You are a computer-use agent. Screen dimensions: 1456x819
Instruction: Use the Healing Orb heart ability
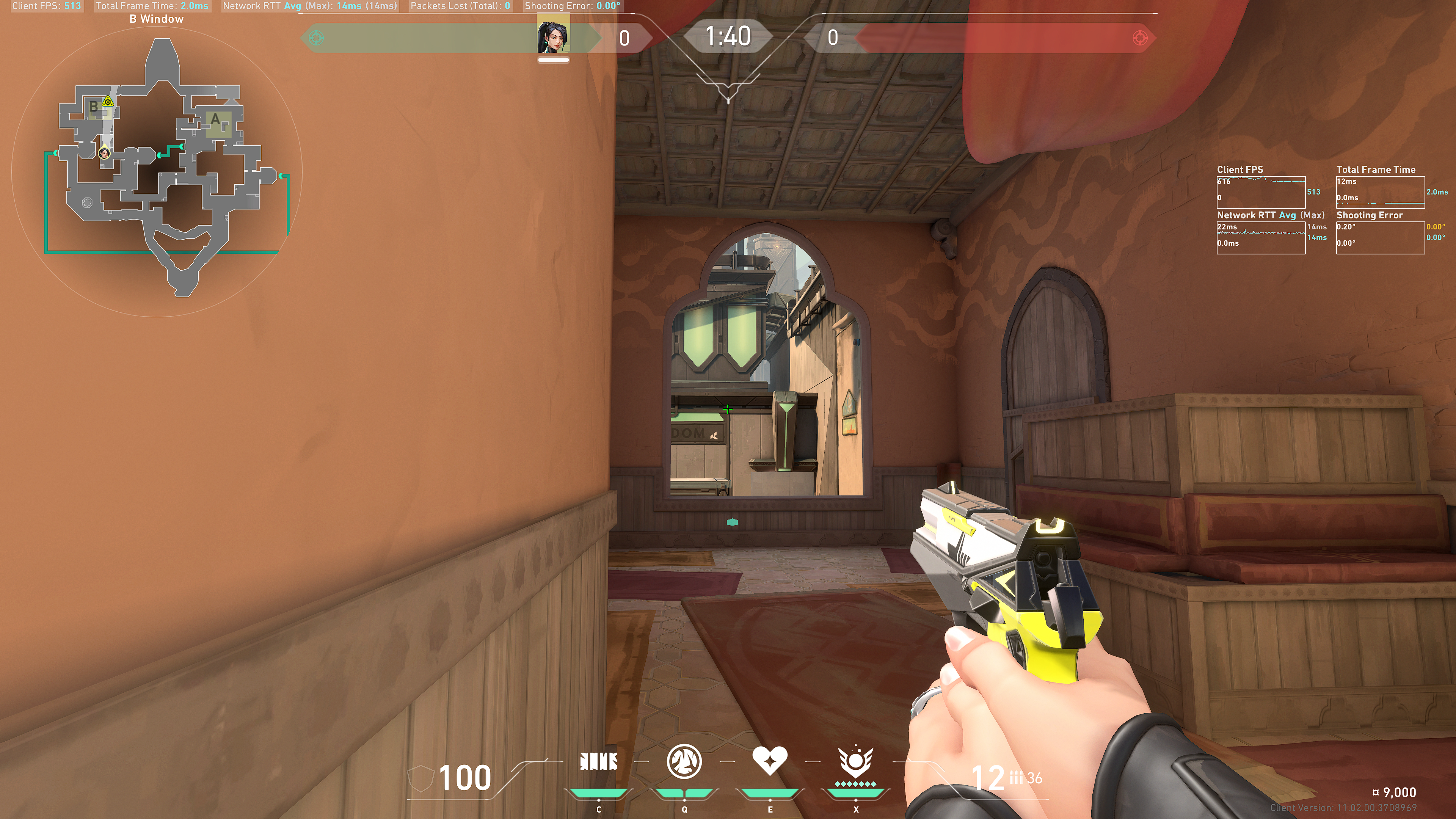coord(770,761)
